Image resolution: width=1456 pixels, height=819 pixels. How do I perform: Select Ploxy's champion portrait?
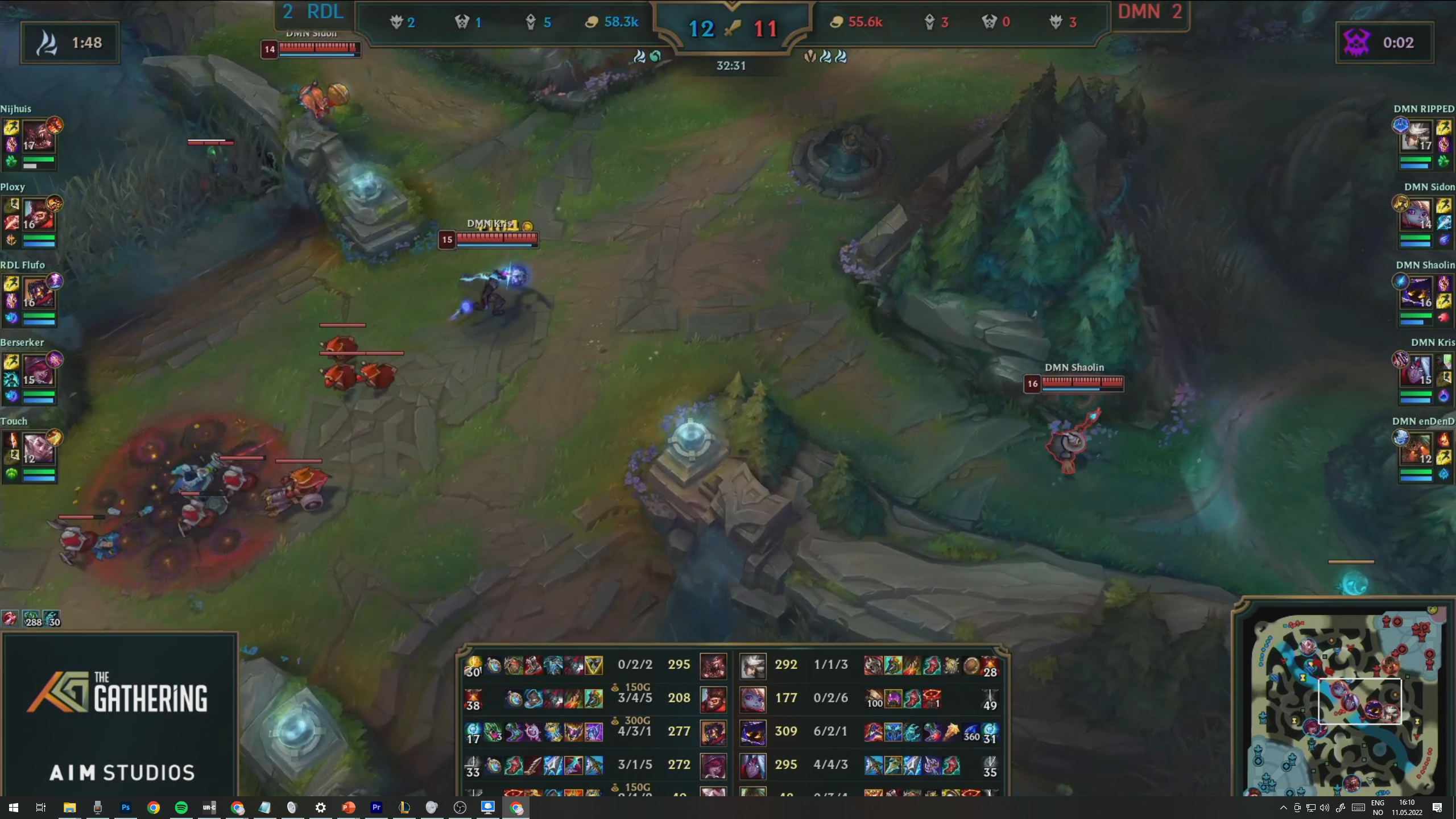coord(38,215)
